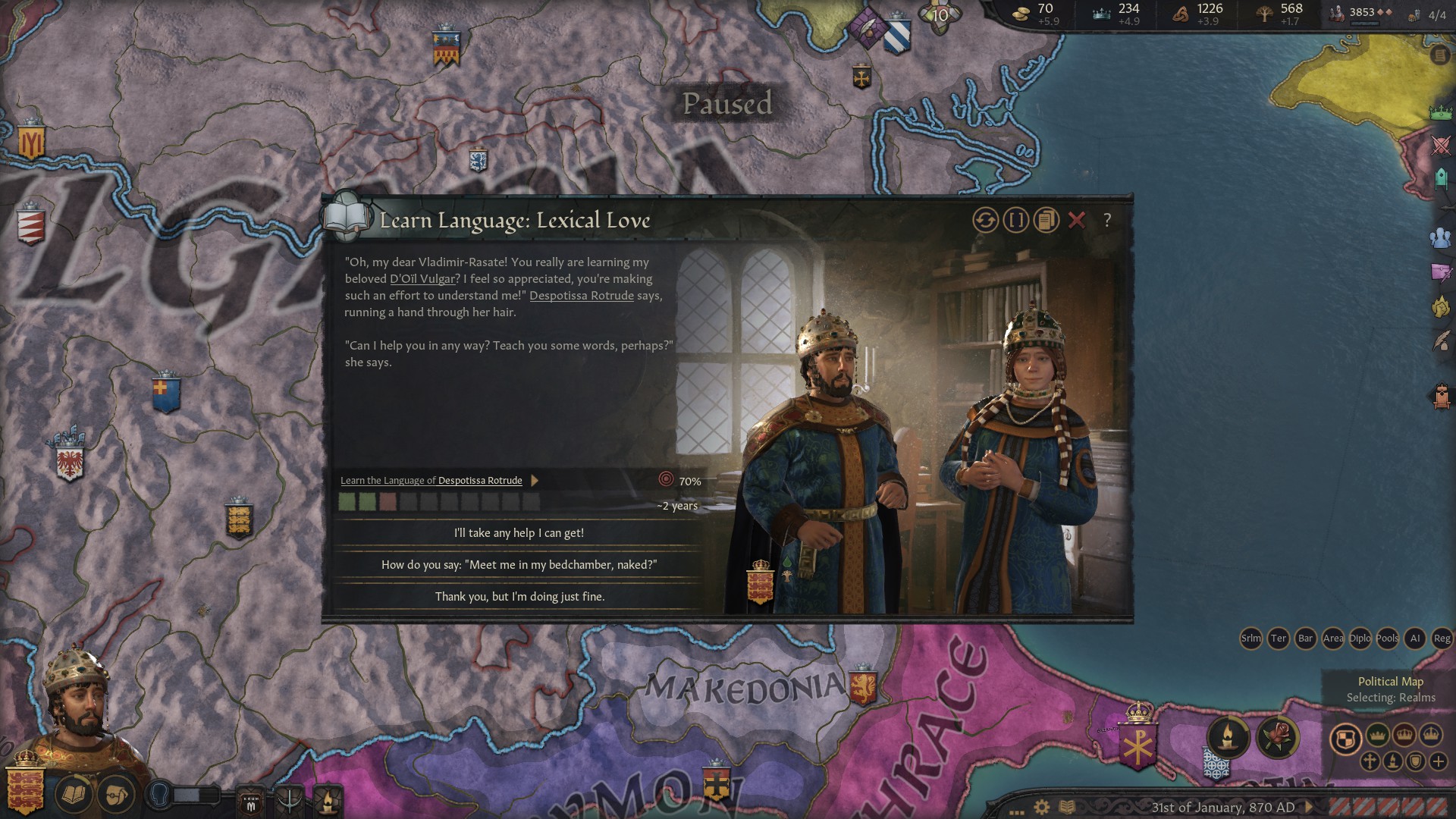This screenshot has height=819, width=1456.
Task: Expand the Learn the Language option arrow
Action: click(x=535, y=480)
